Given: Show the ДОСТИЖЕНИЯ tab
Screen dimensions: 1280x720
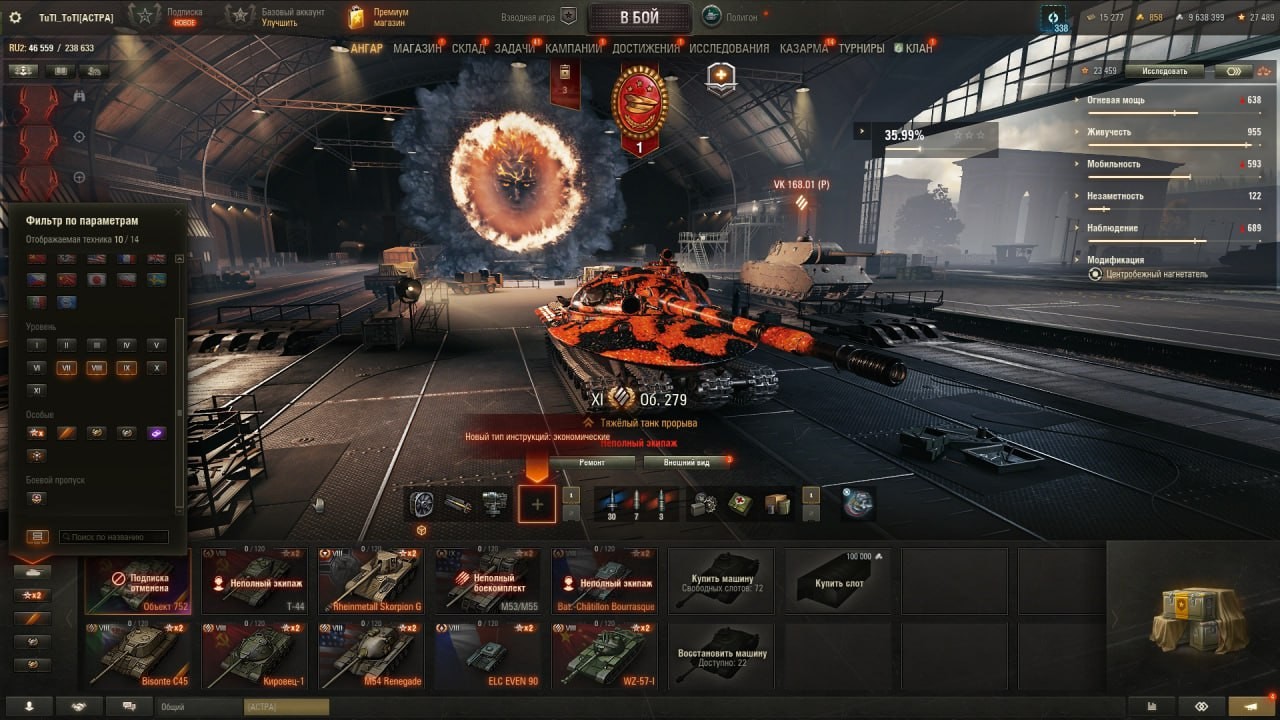Looking at the screenshot, I should point(646,48).
